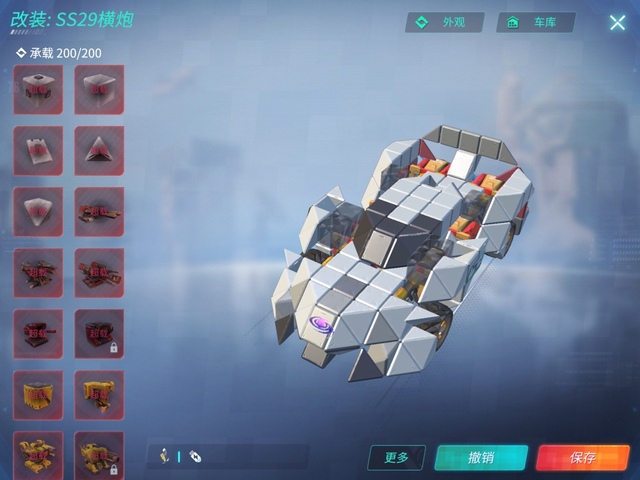The image size is (640, 480).
Task: Switch to the 外观 appearance view
Action: pos(445,22)
